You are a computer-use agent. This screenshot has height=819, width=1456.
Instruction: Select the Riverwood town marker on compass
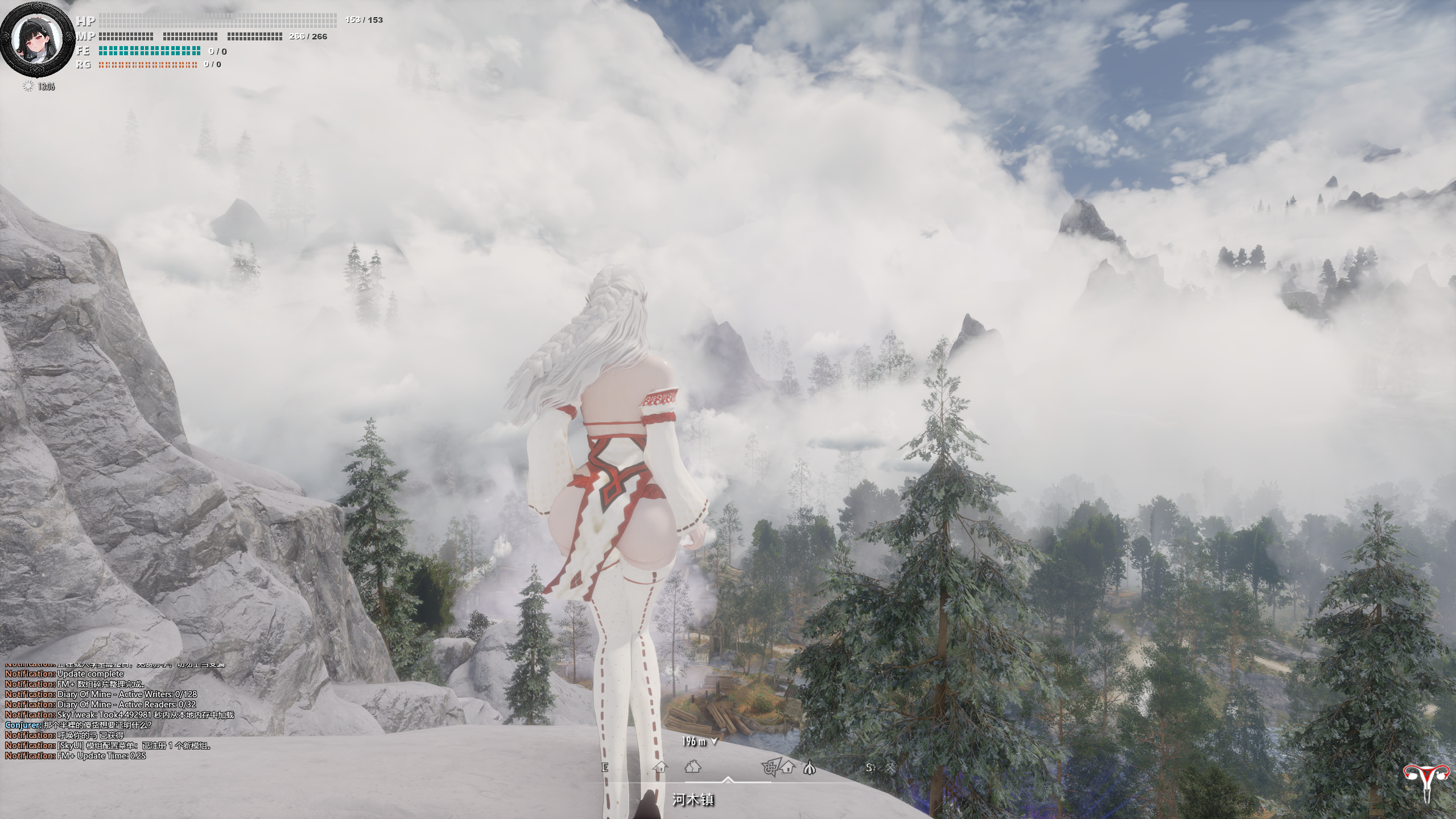(x=692, y=767)
